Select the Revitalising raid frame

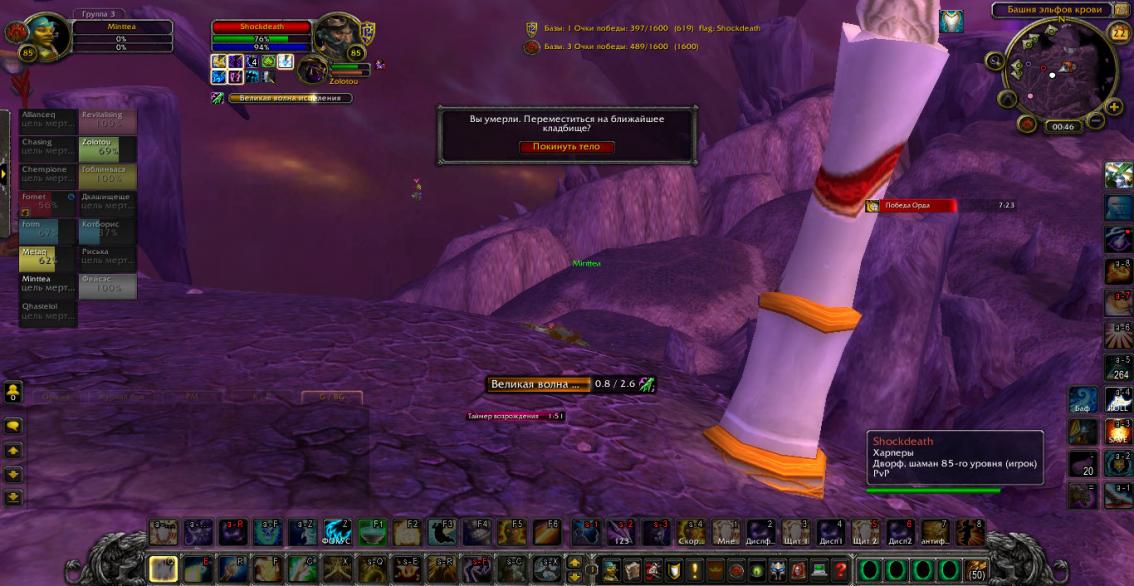pyautogui.click(x=107, y=121)
